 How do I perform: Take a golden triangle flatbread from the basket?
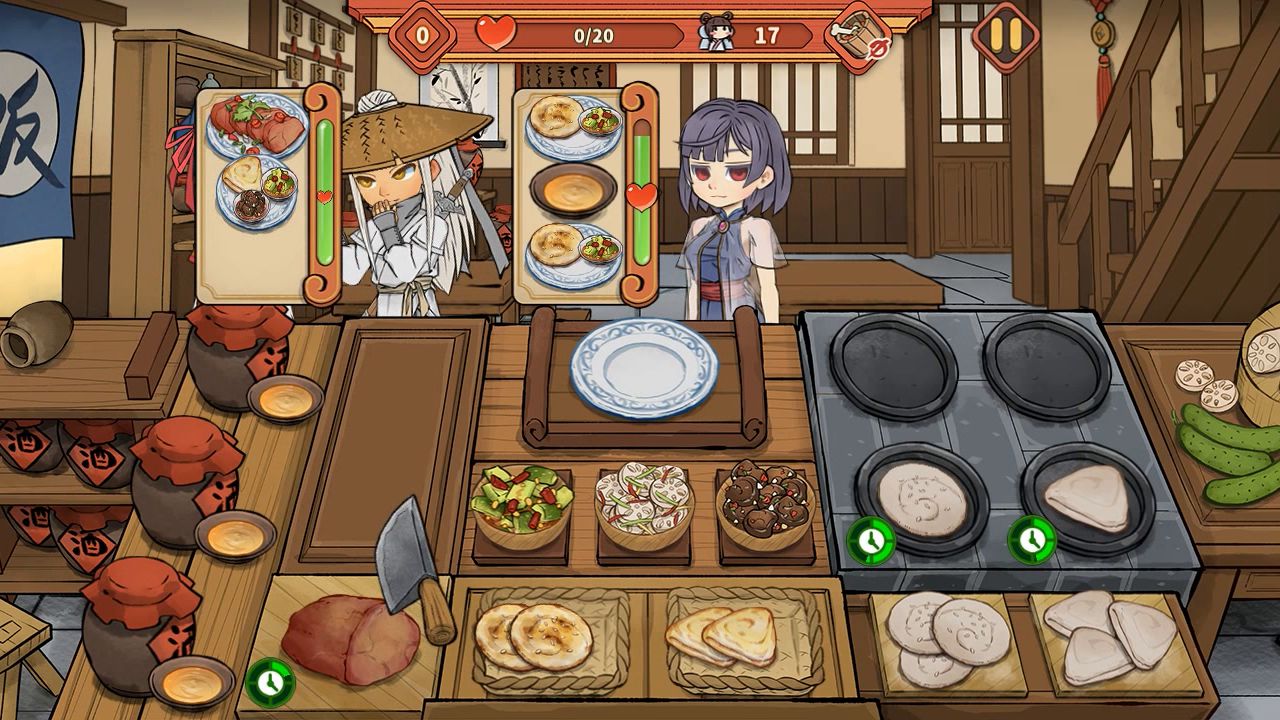pyautogui.click(x=721, y=636)
